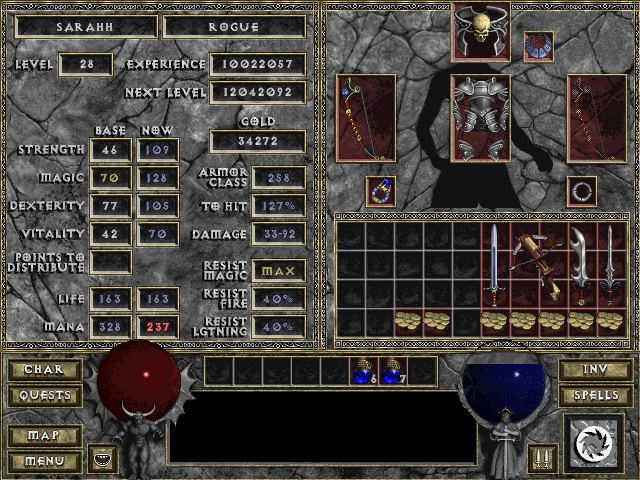
Task: Select the equipped plate armor
Action: pos(481,117)
